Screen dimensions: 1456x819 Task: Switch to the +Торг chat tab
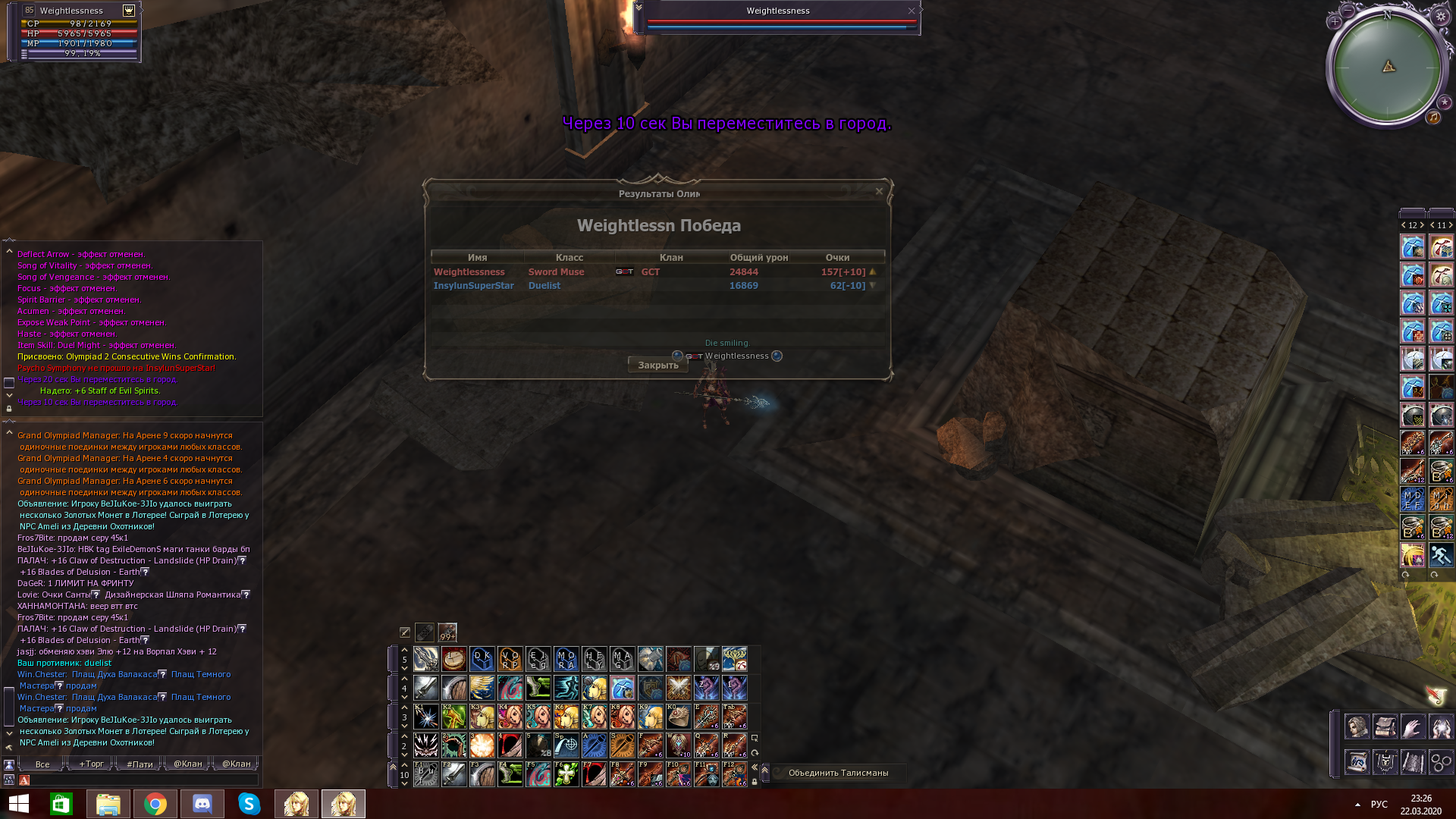92,764
